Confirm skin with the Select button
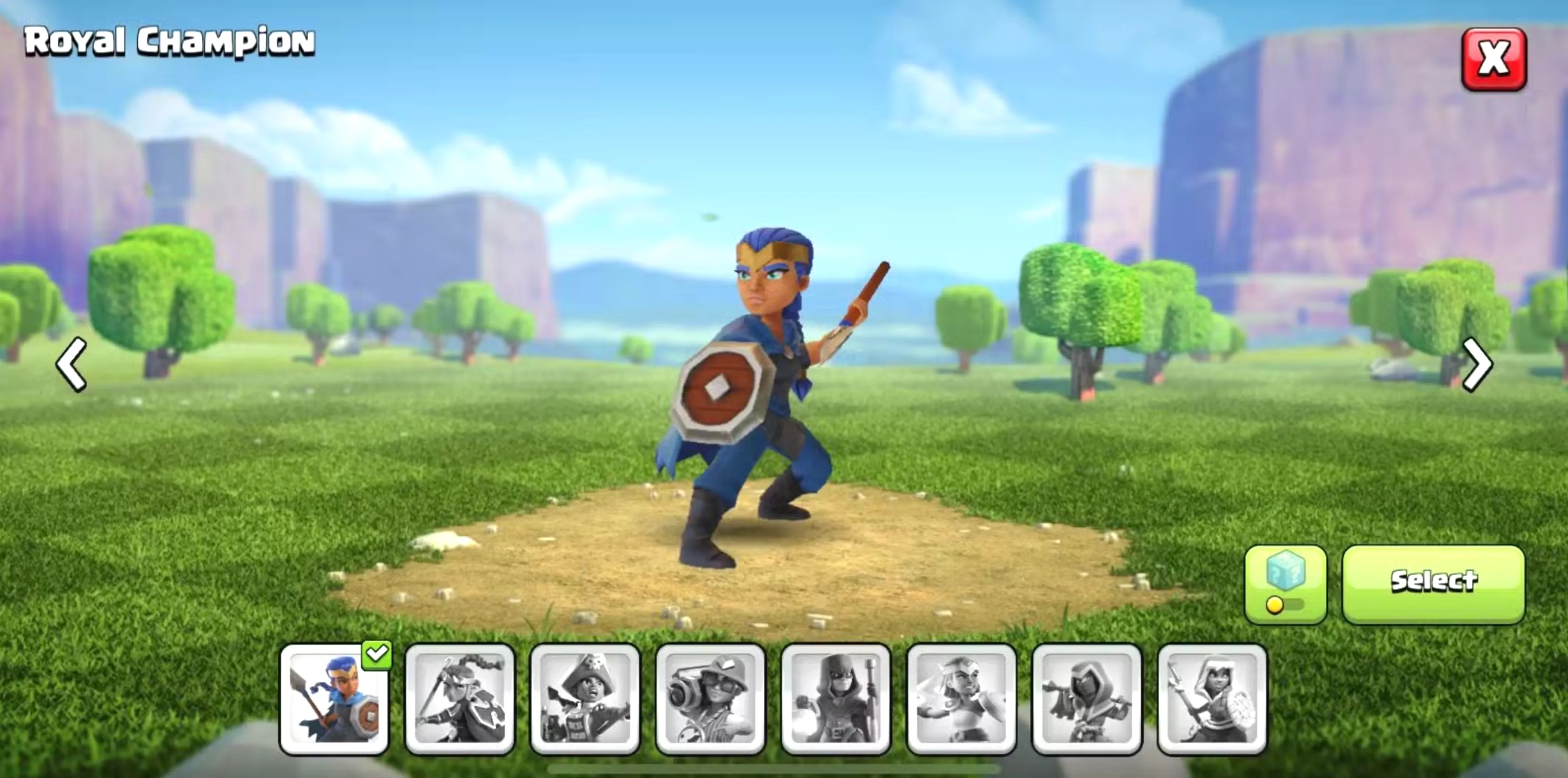This screenshot has height=778, width=1568. [x=1433, y=583]
